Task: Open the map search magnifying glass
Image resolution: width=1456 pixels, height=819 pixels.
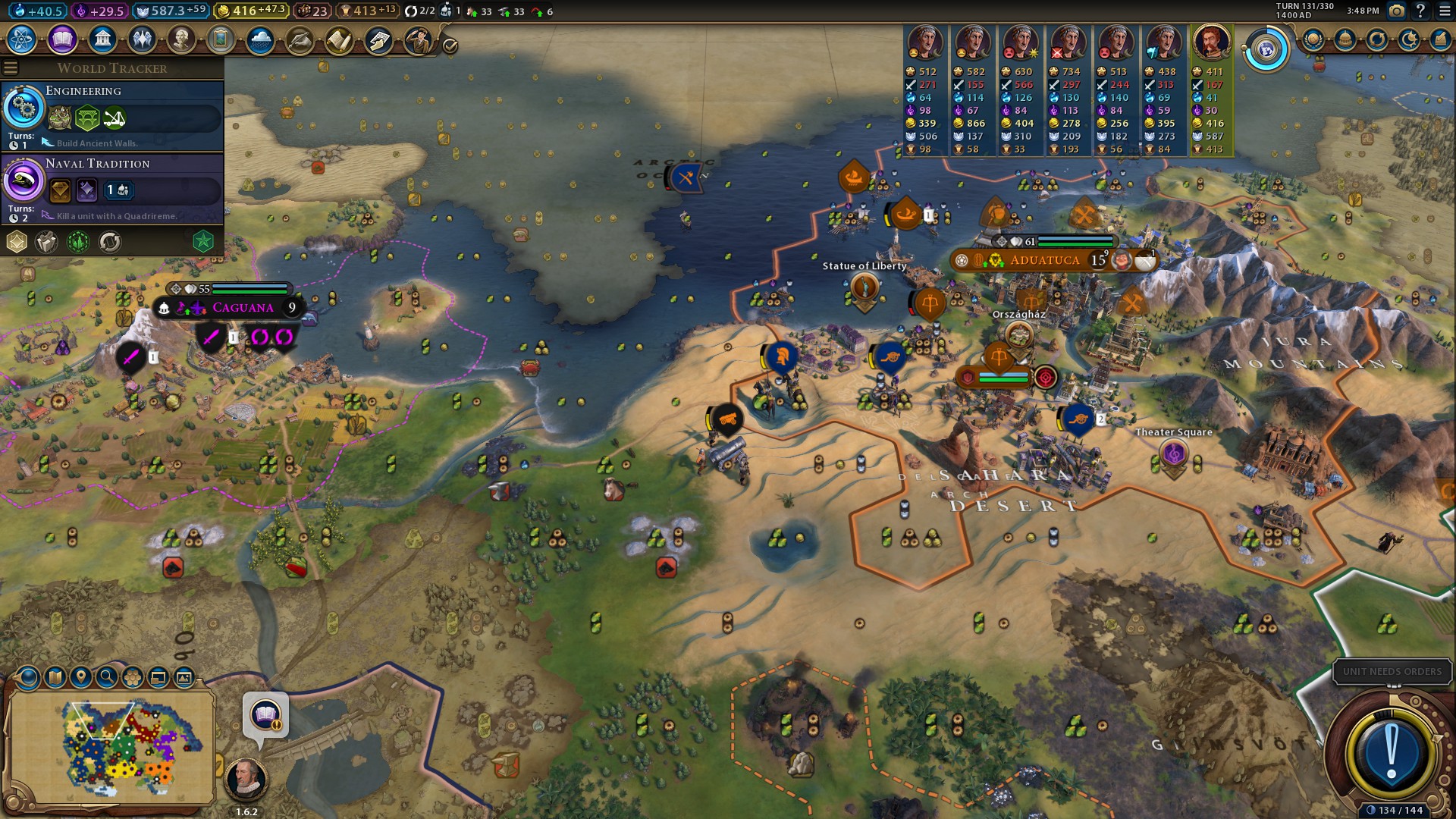Action: tap(107, 677)
